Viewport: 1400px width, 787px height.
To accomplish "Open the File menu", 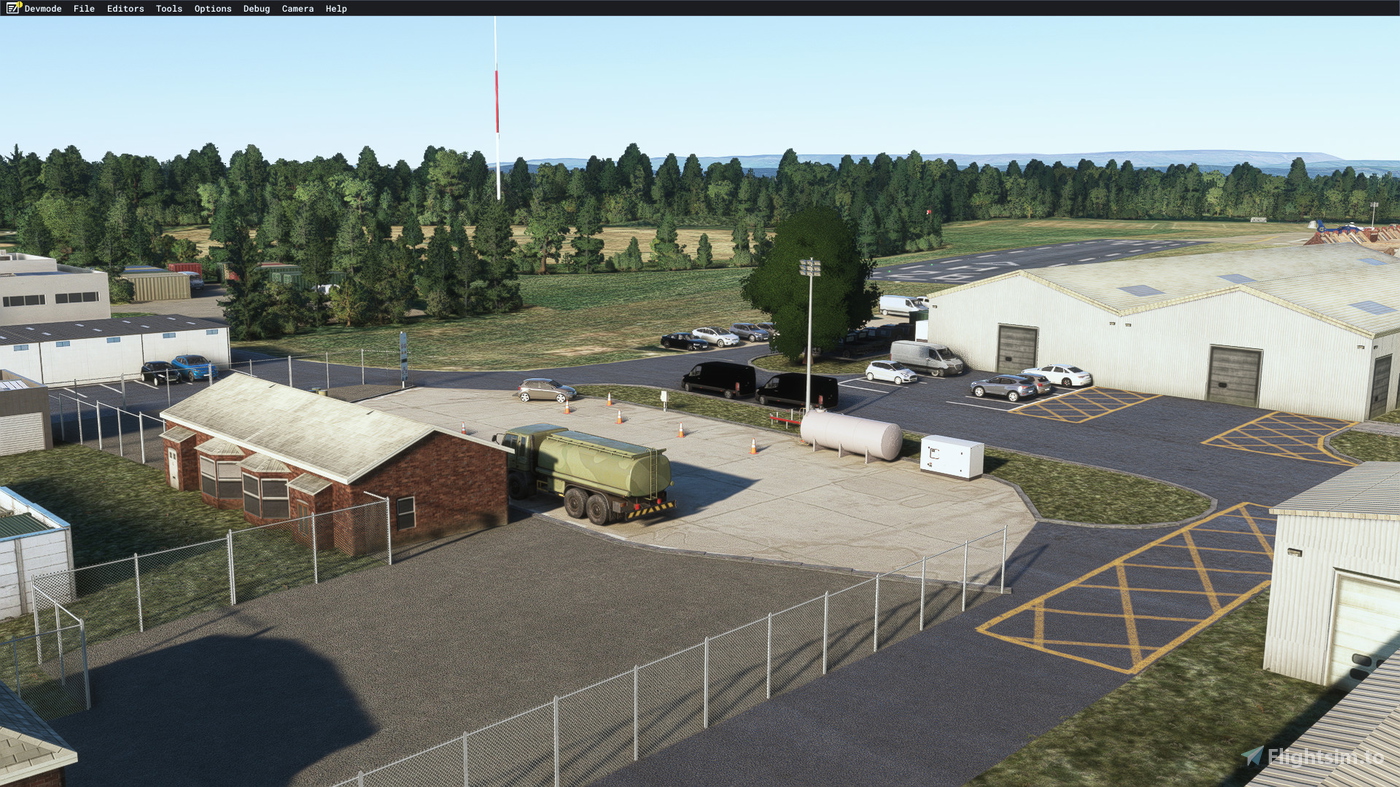I will coord(82,7).
